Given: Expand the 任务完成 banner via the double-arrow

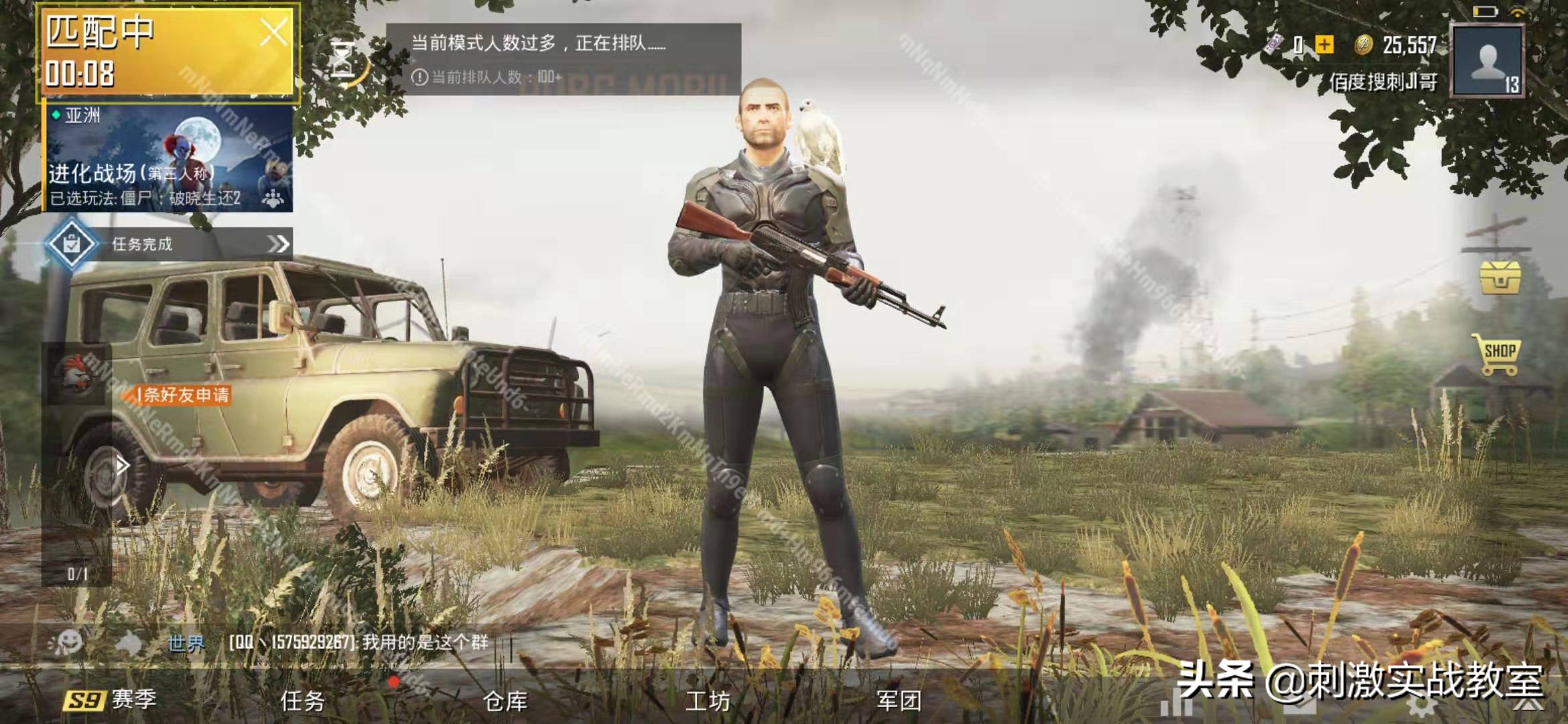Looking at the screenshot, I should pyautogui.click(x=281, y=245).
